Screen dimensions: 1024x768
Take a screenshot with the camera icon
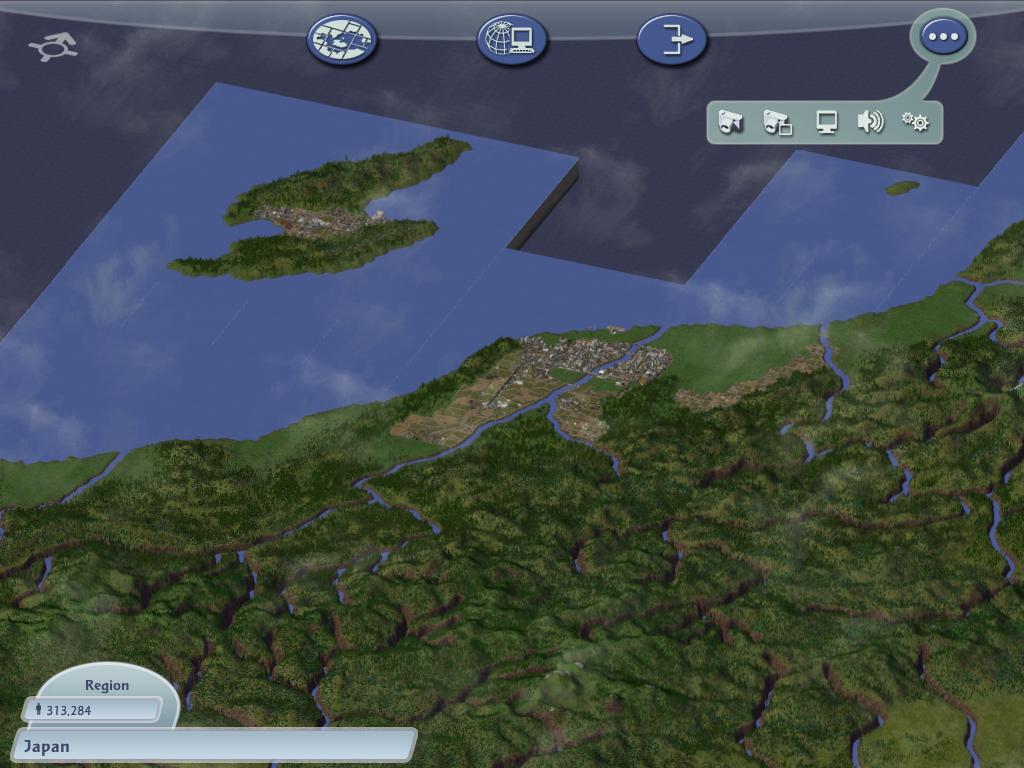731,123
